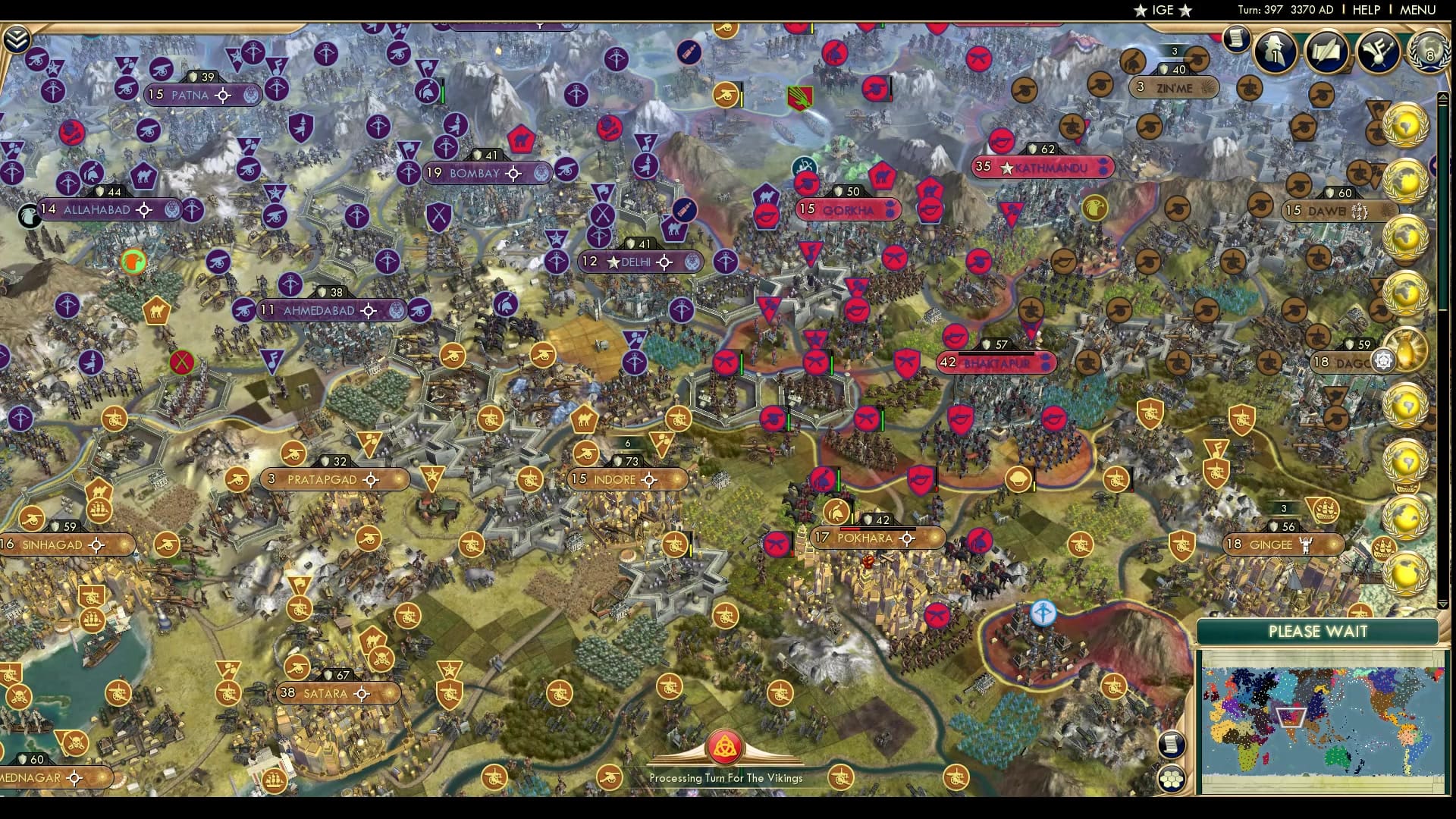This screenshot has width=1456, height=819.
Task: Select the capital star on the Delhi banner
Action: click(x=612, y=262)
